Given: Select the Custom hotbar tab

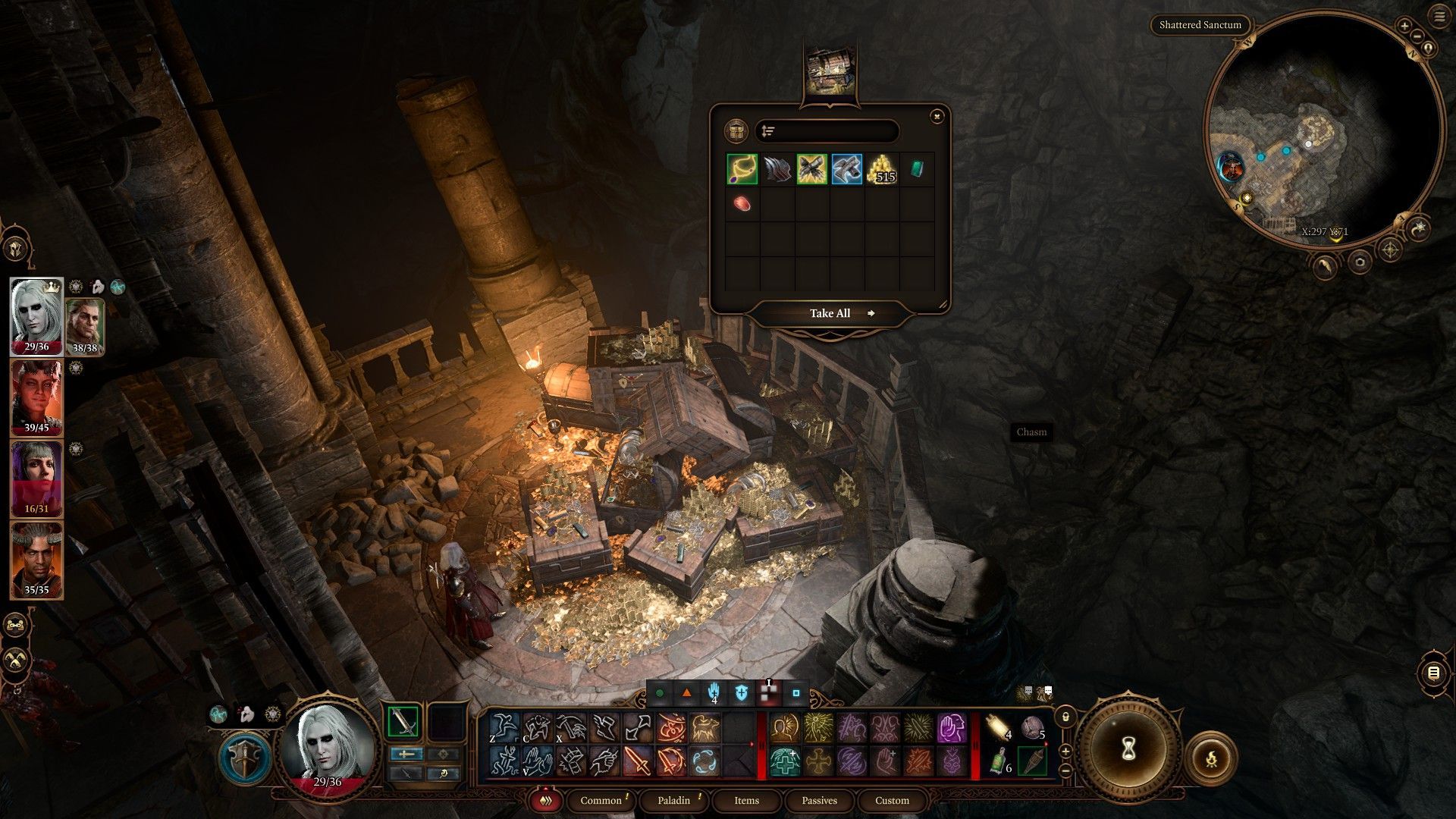Looking at the screenshot, I should click(892, 800).
